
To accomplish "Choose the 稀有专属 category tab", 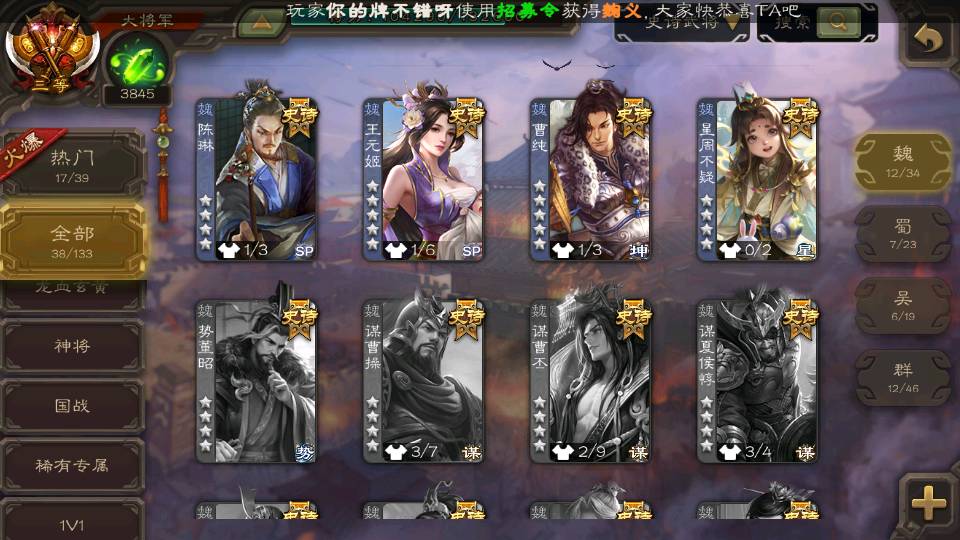I will [73, 465].
